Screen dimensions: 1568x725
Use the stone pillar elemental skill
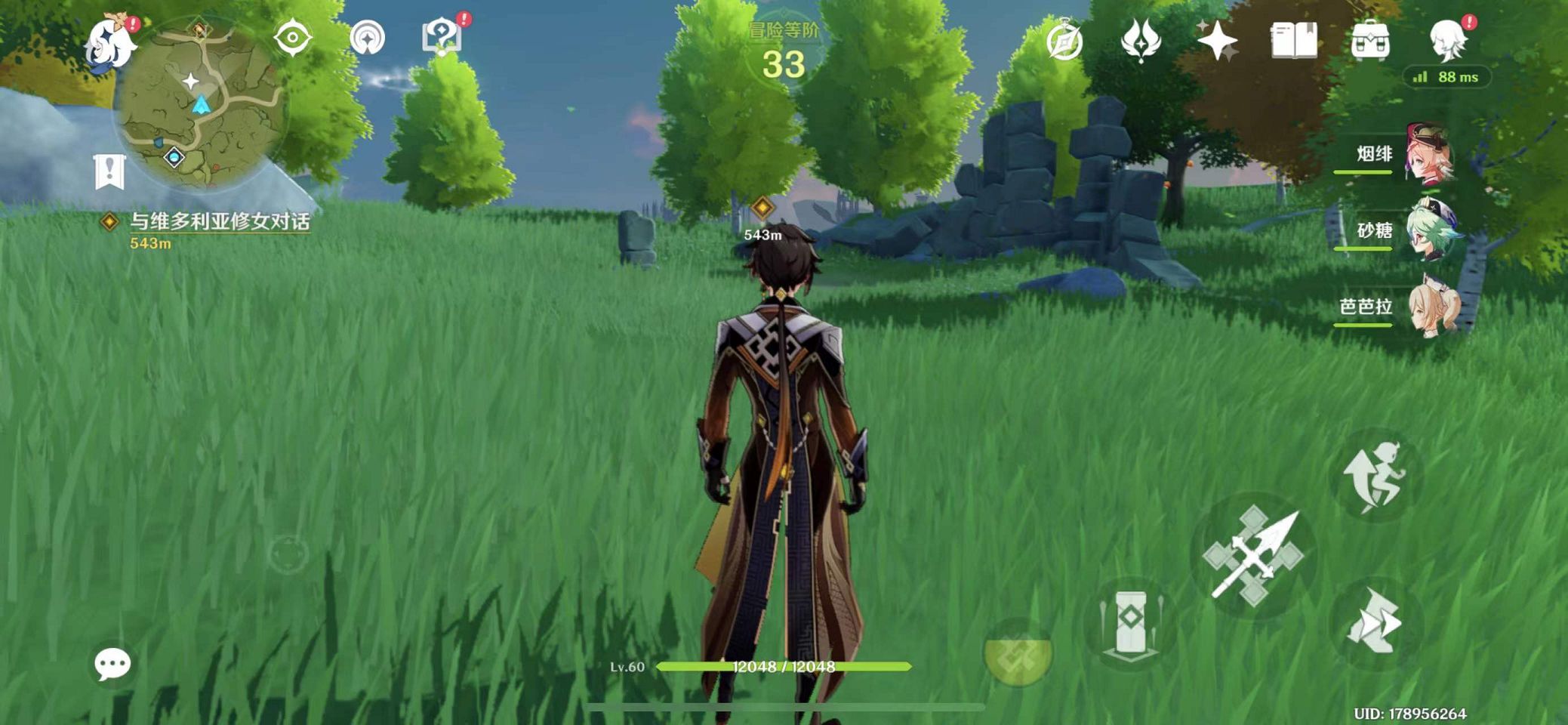pos(1130,624)
